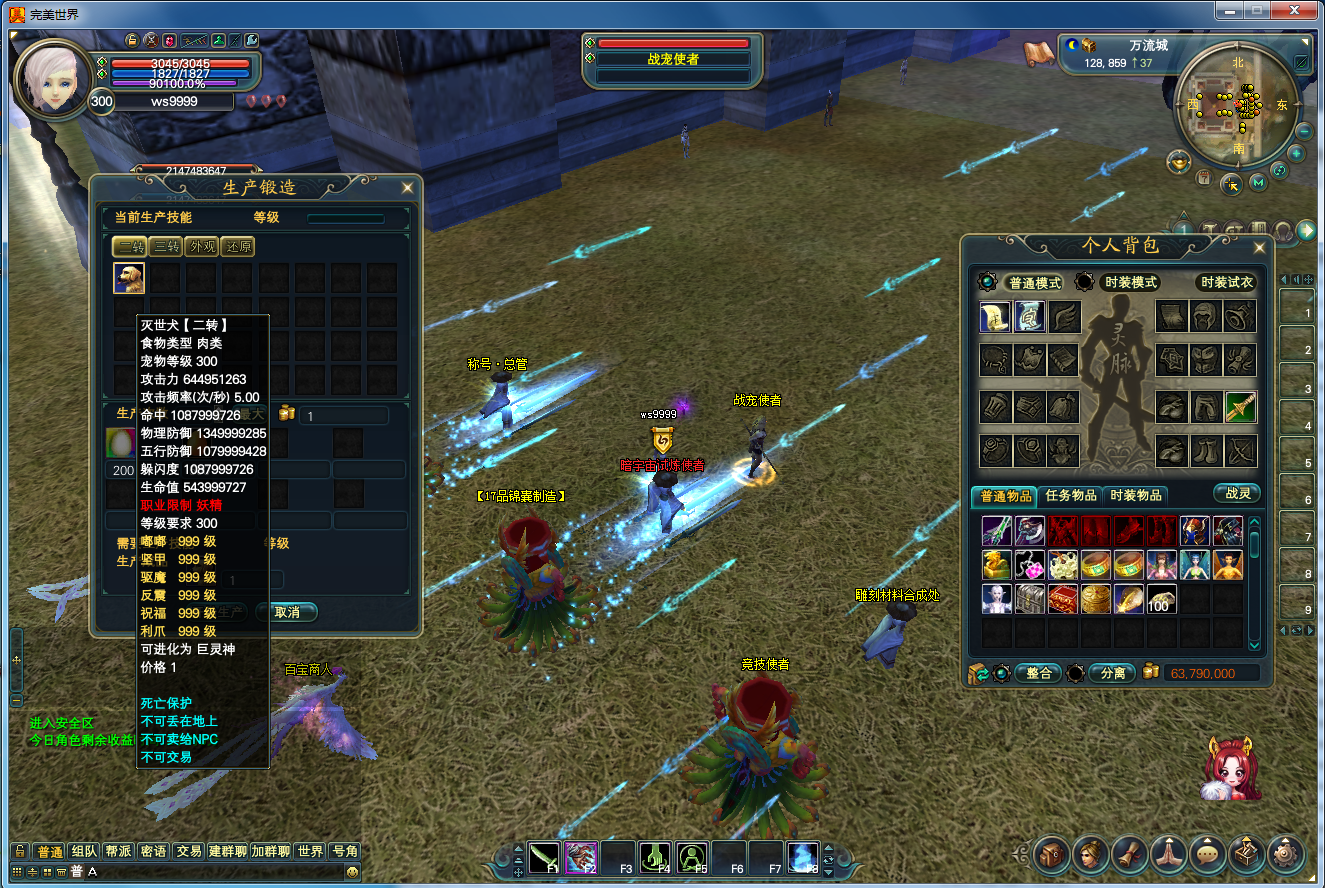Switch to the 时装物品 tab

click(x=1136, y=495)
